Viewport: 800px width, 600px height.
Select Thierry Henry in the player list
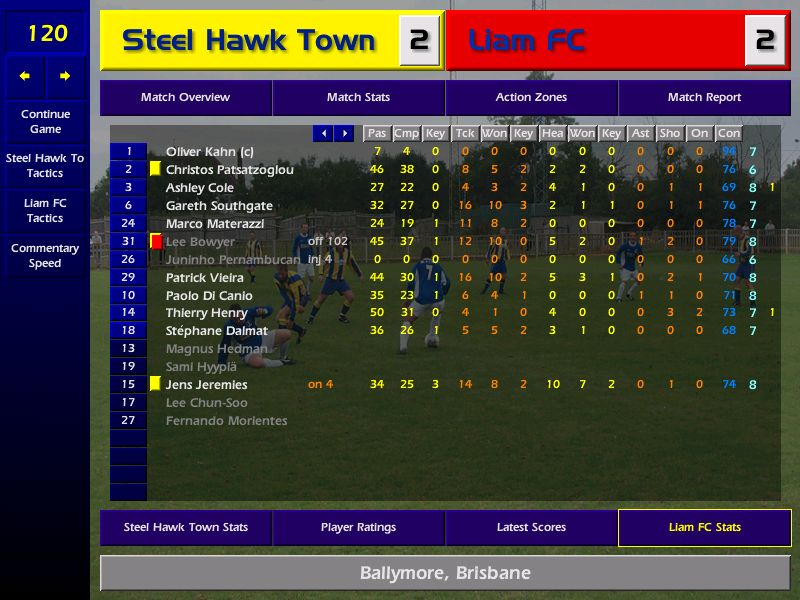[207, 313]
